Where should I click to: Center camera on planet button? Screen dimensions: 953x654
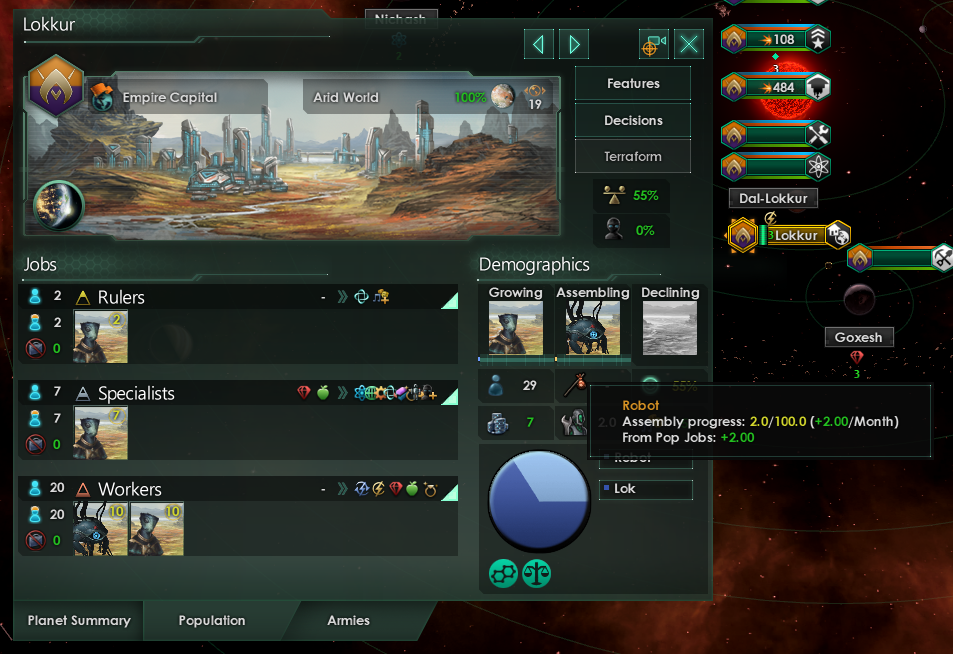[x=654, y=44]
